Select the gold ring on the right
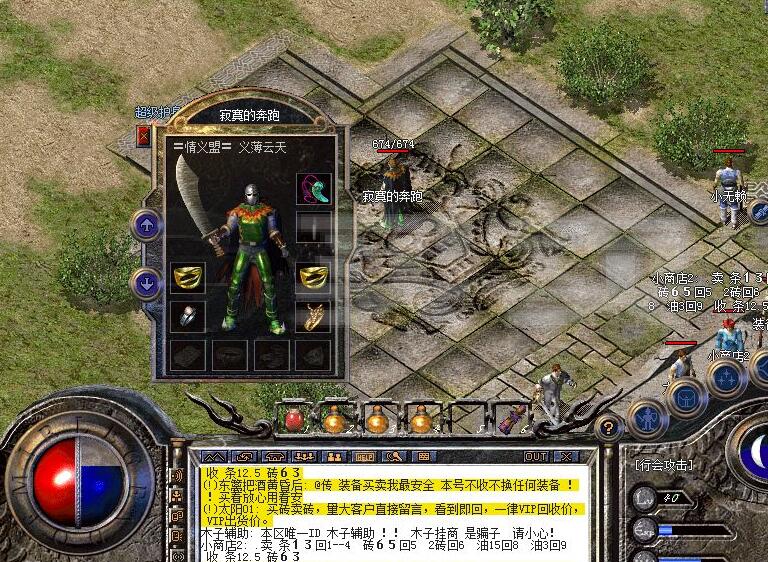The height and width of the screenshot is (562, 768). pos(313,316)
